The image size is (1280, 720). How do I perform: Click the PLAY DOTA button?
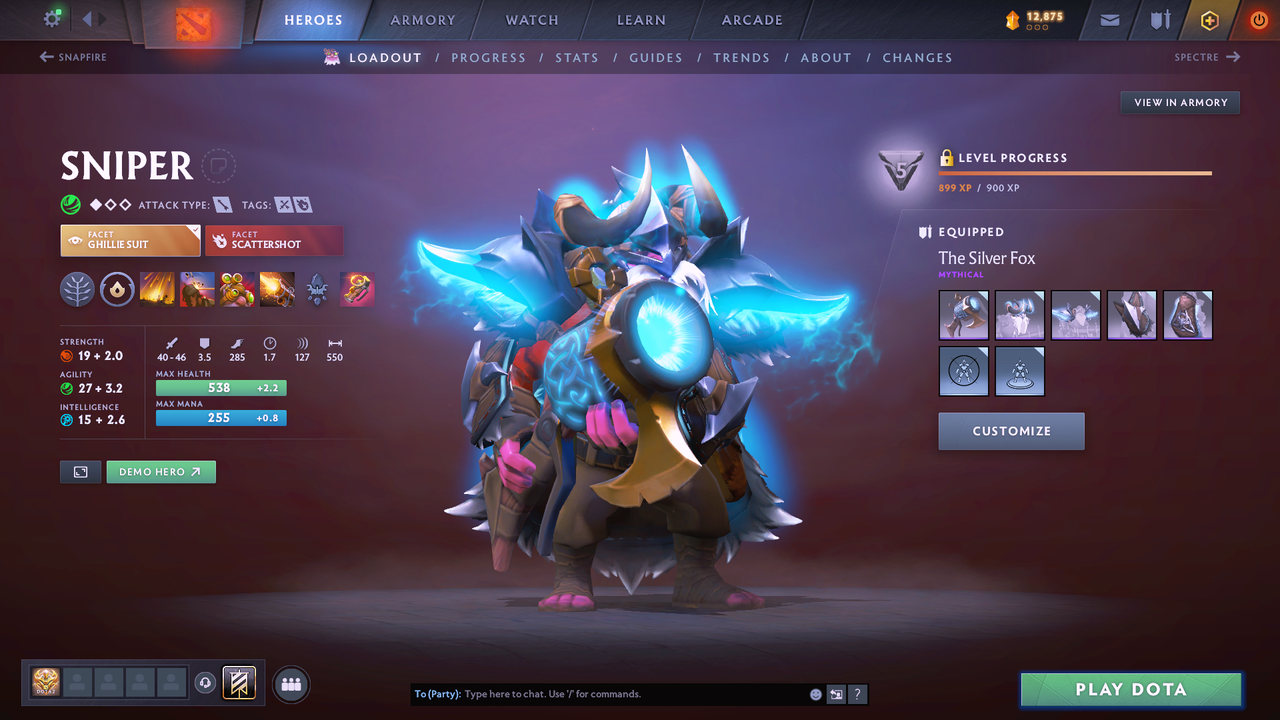pos(1130,689)
